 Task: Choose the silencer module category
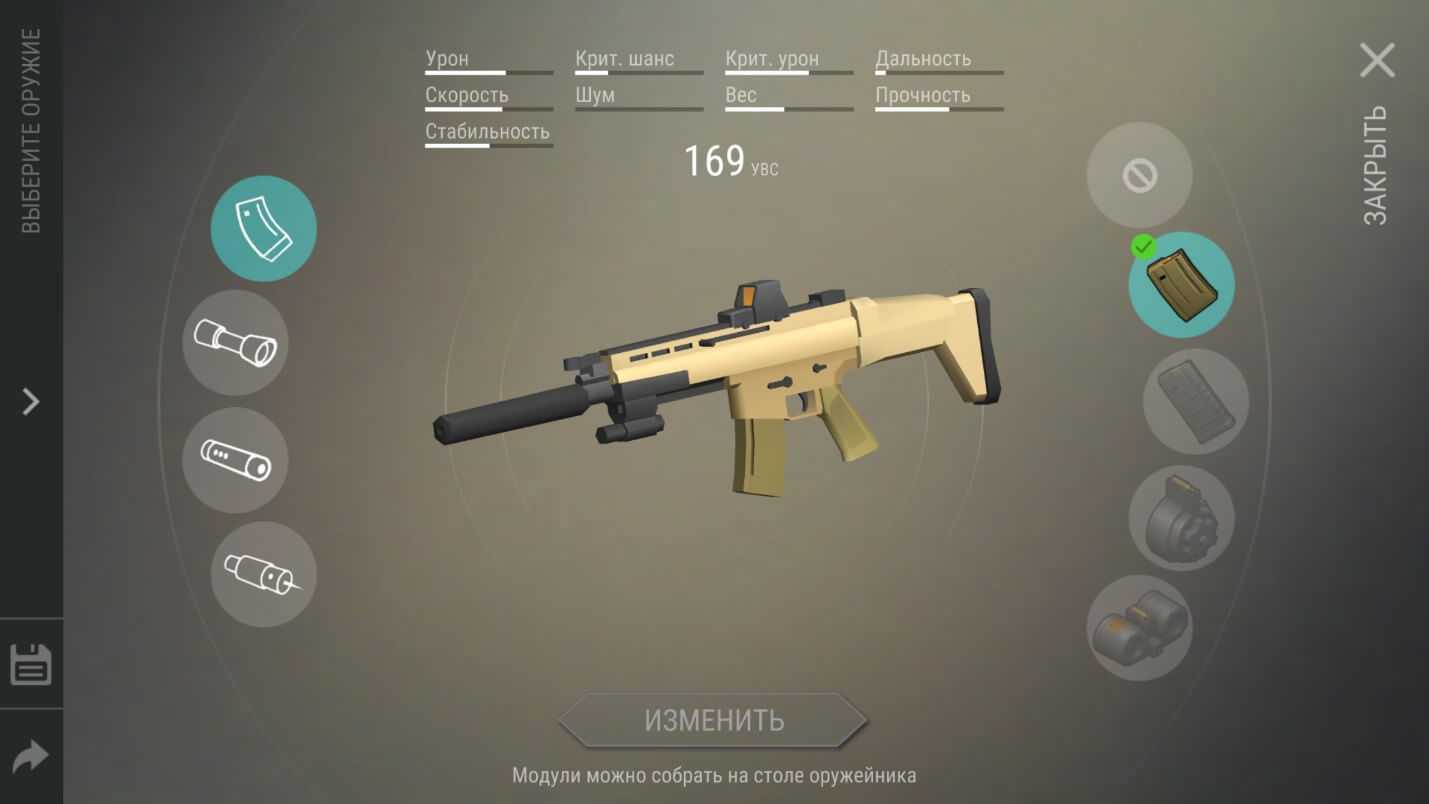(x=235, y=460)
